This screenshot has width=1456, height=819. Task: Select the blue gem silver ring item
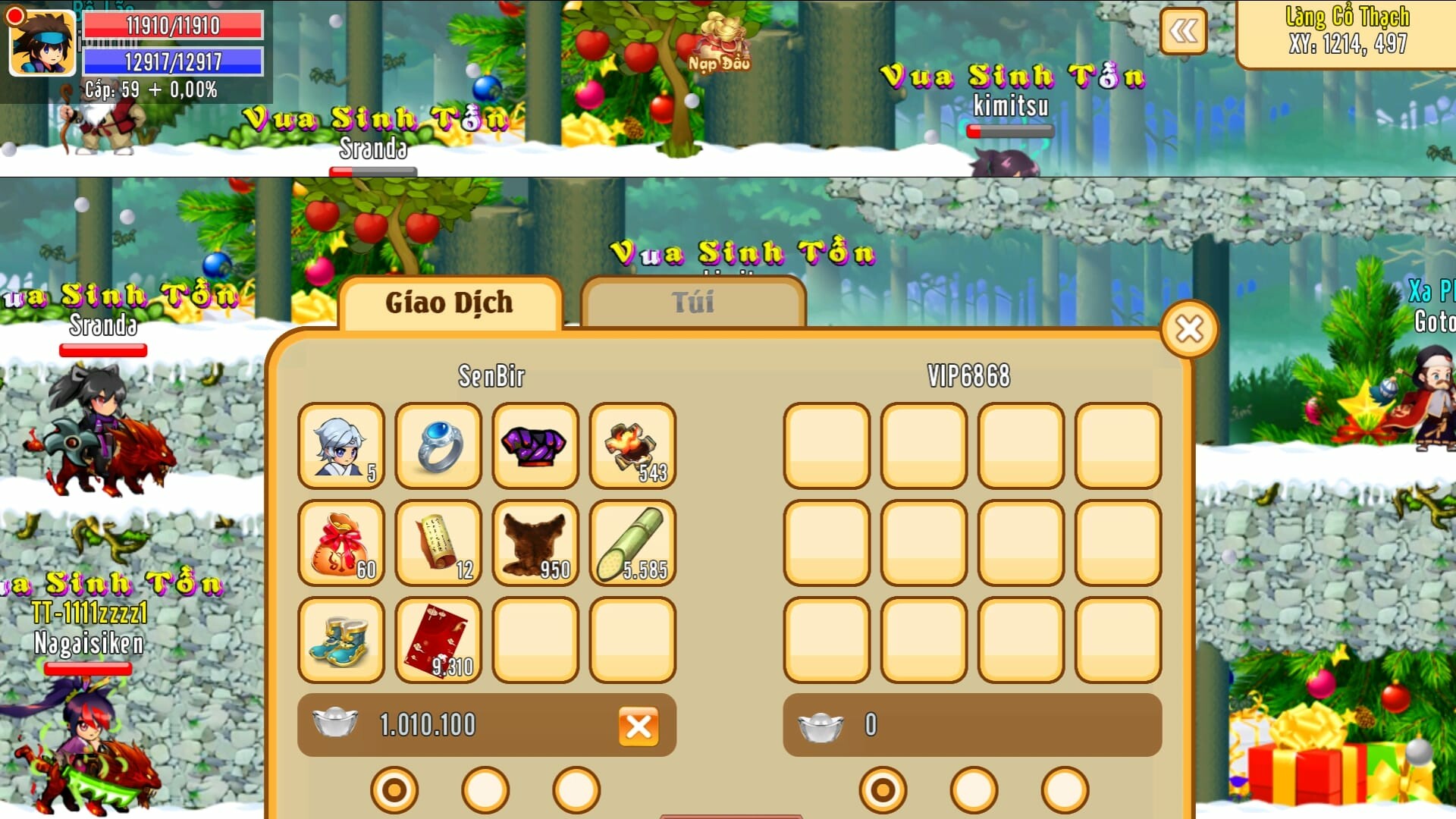tap(438, 447)
